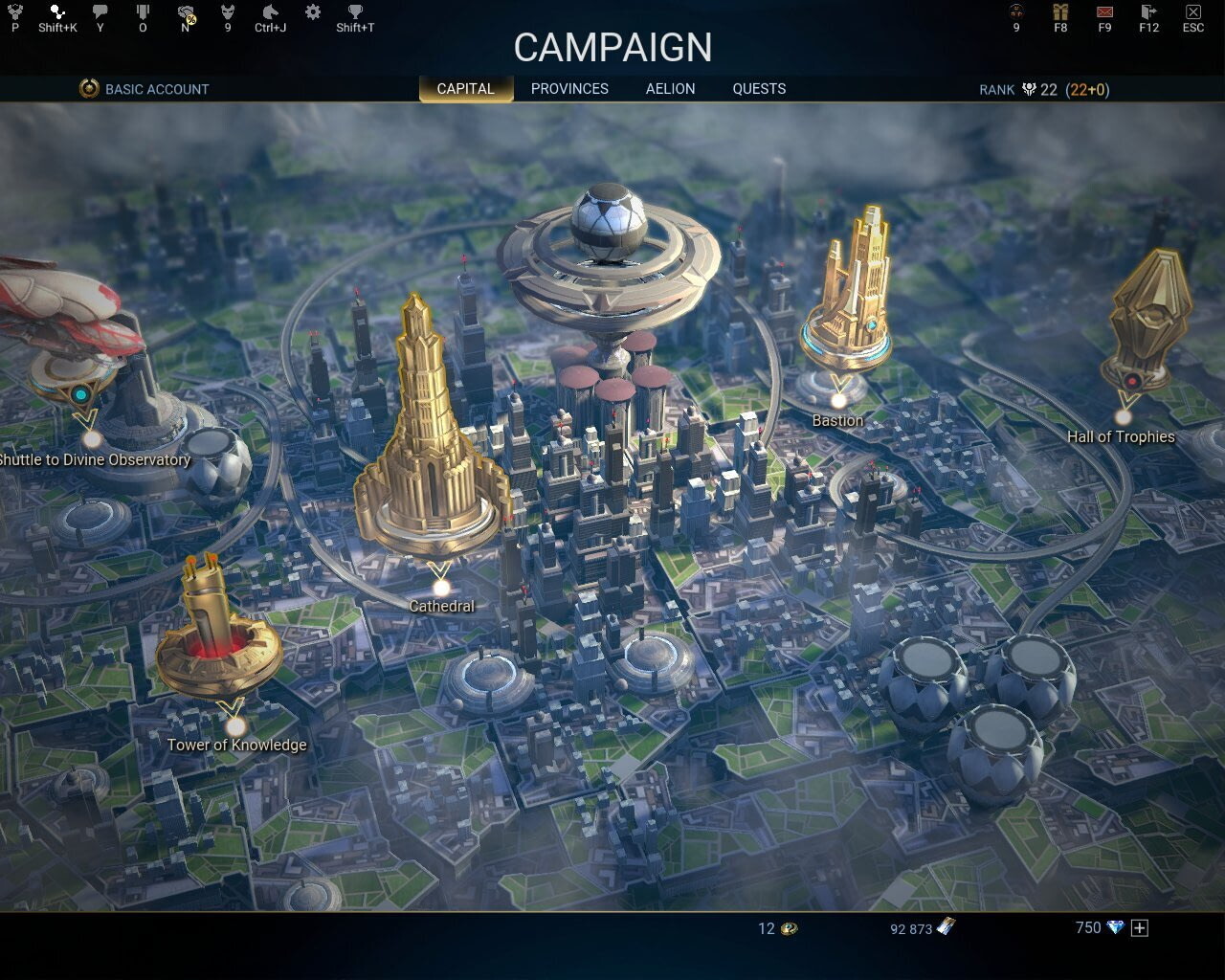The width and height of the screenshot is (1225, 980).
Task: Claim rewards via the gift box icon (F8)
Action: (1059, 13)
